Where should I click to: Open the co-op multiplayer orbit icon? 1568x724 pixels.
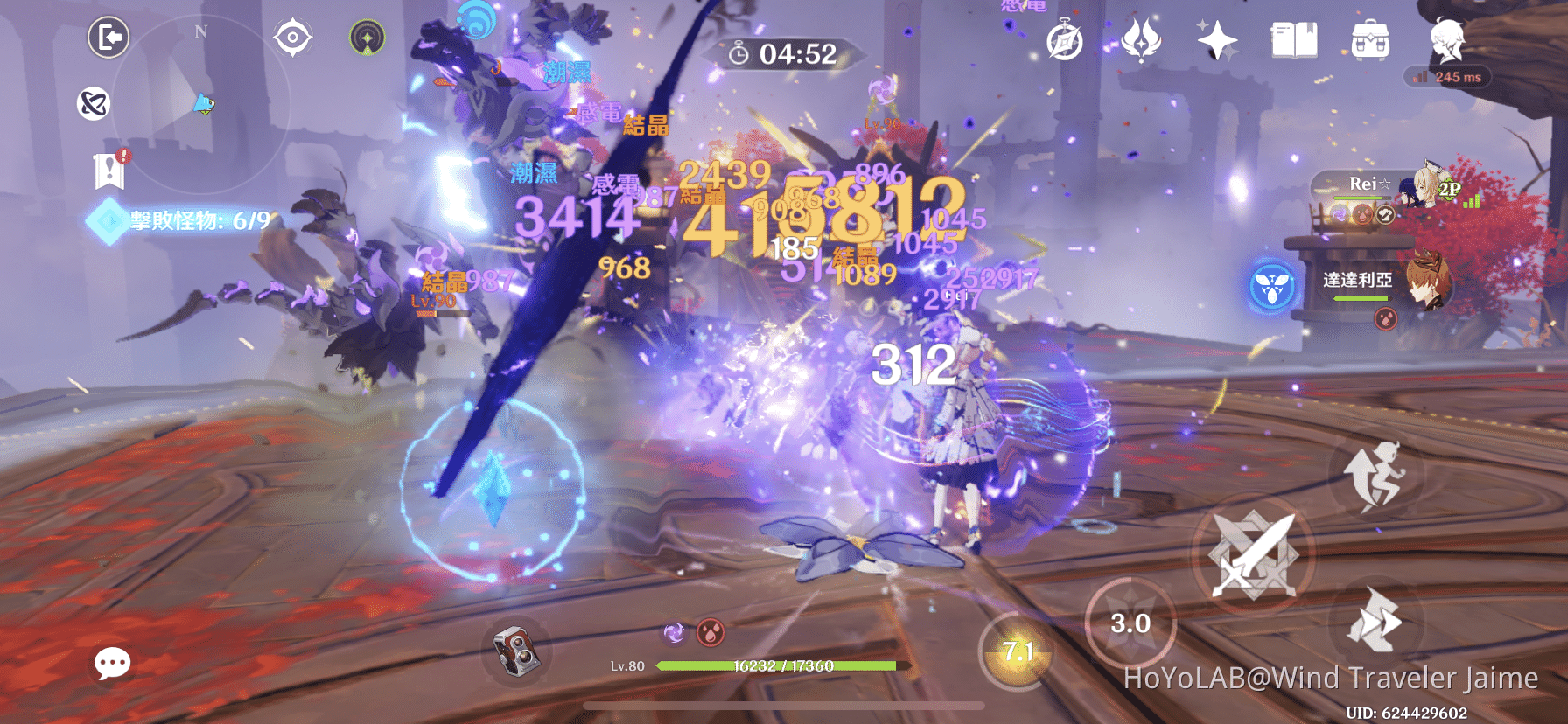click(x=94, y=105)
